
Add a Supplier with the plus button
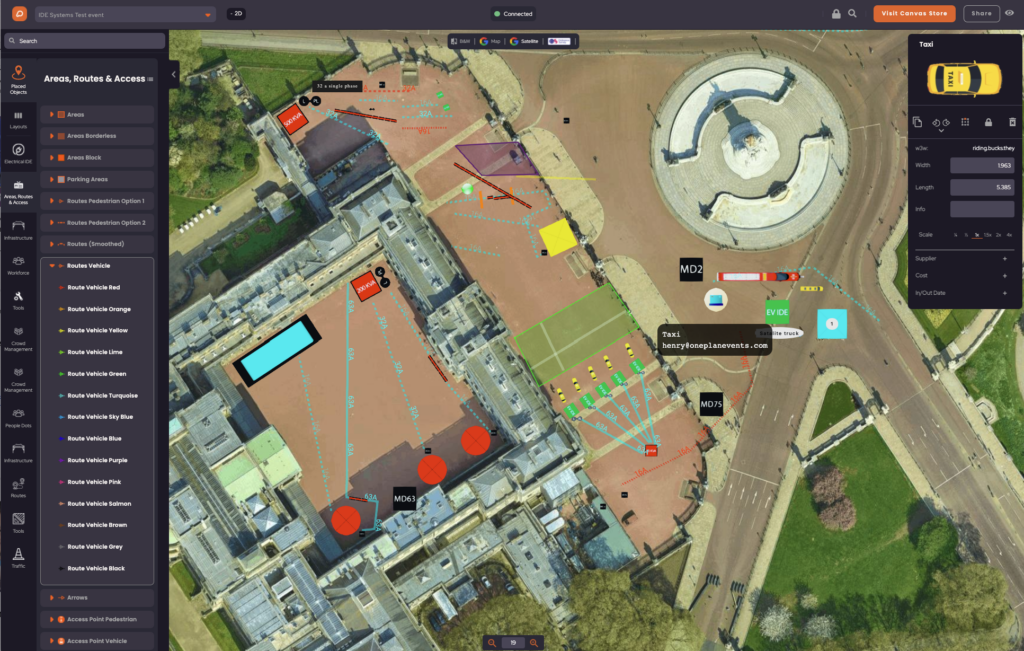[x=1004, y=258]
